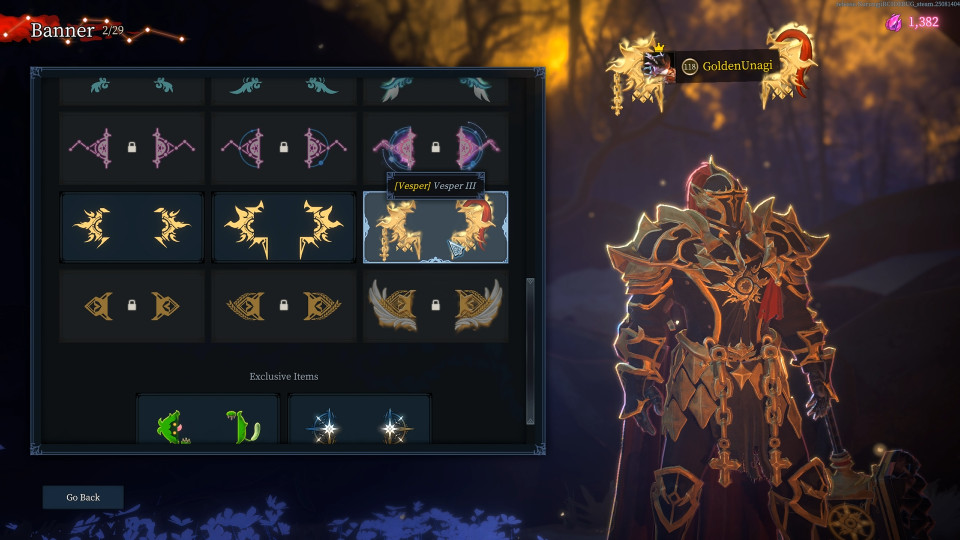Click the banner list scrollbar handle

click(x=530, y=350)
